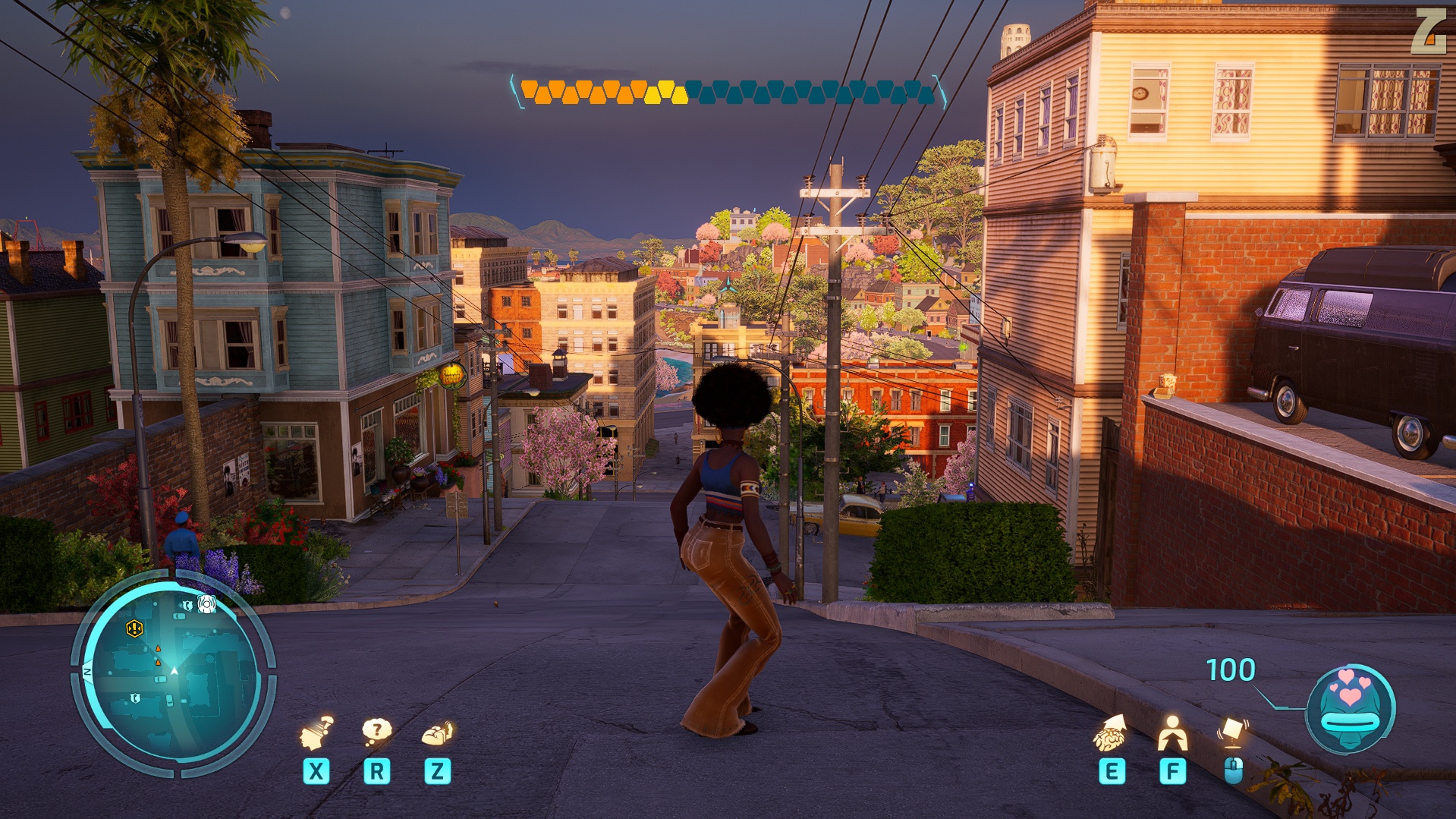Click the Z logo in the corner
This screenshot has width=1456, height=819.
click(1428, 32)
